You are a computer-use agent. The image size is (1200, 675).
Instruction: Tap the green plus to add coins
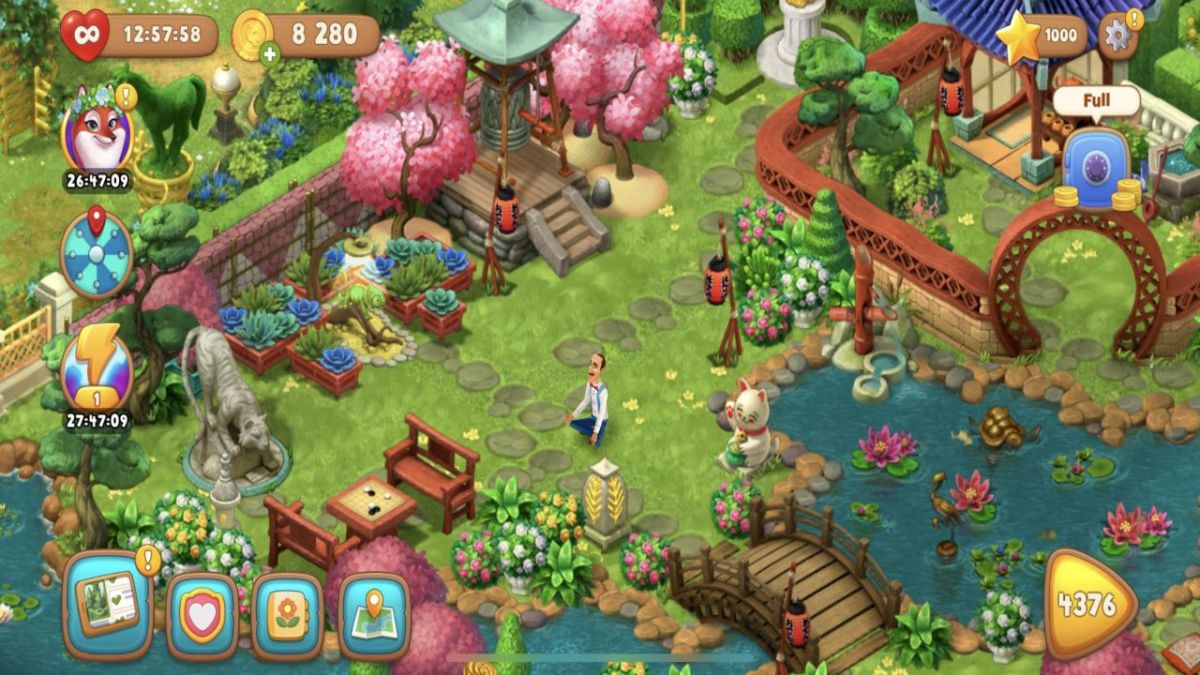click(270, 54)
